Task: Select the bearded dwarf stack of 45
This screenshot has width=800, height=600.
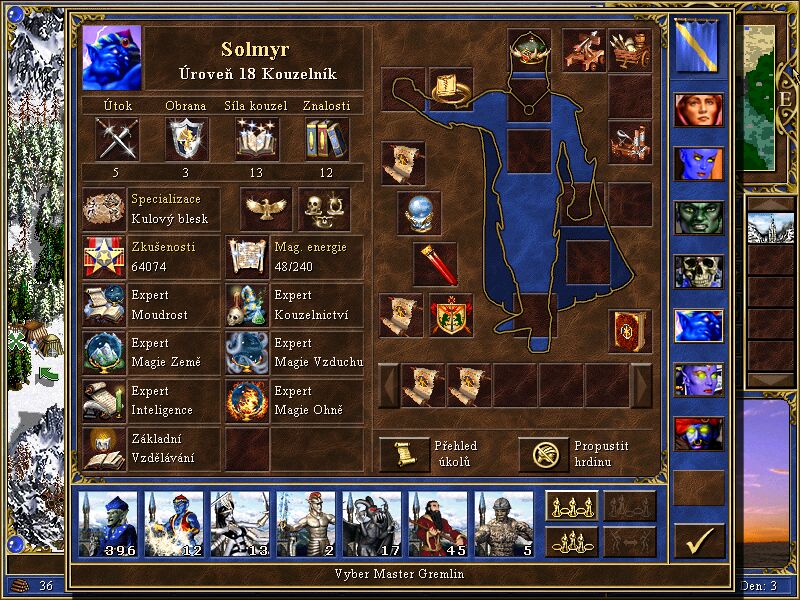Action: [437, 523]
